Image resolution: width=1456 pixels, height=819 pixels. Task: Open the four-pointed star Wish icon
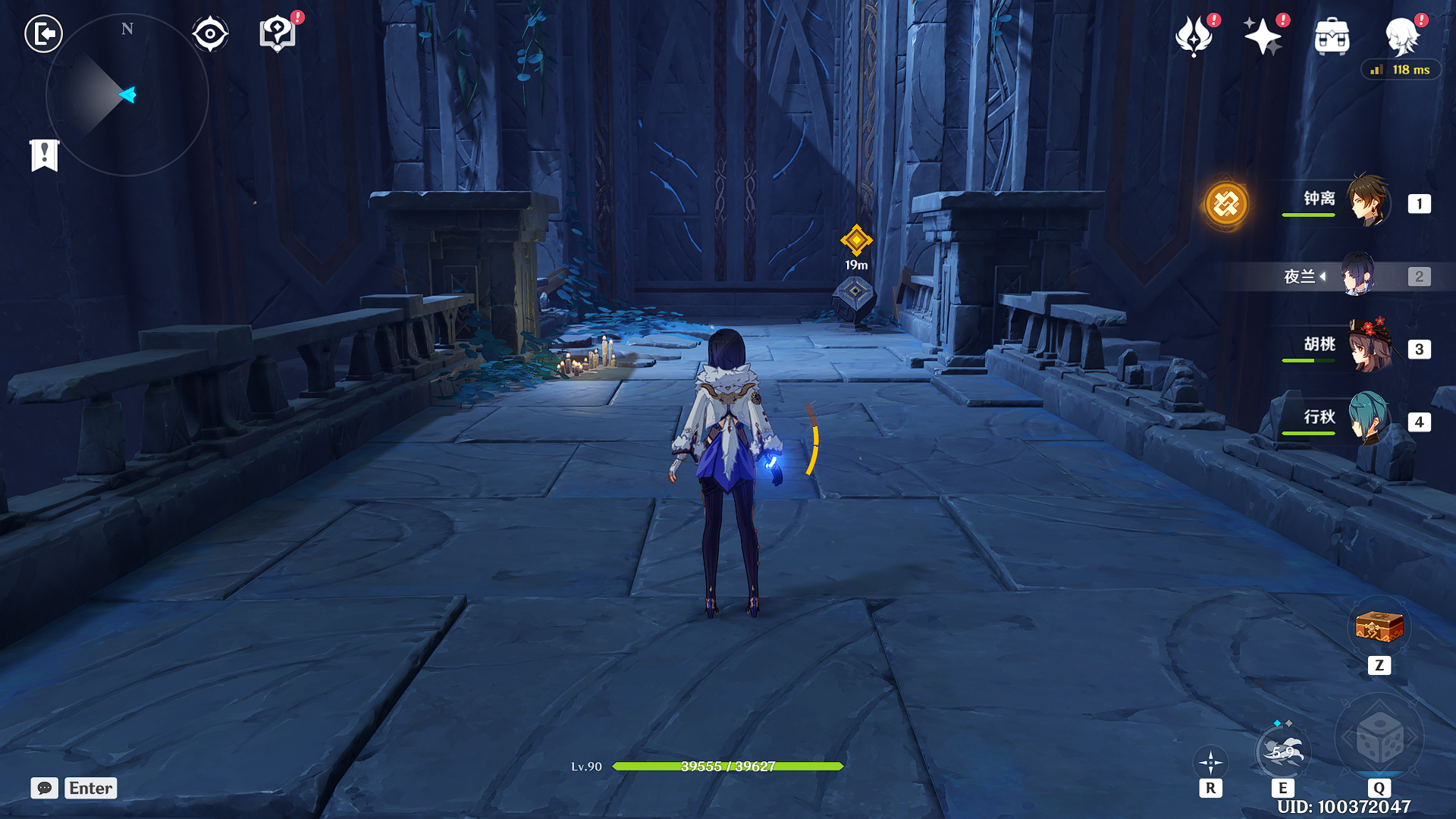pyautogui.click(x=1263, y=36)
